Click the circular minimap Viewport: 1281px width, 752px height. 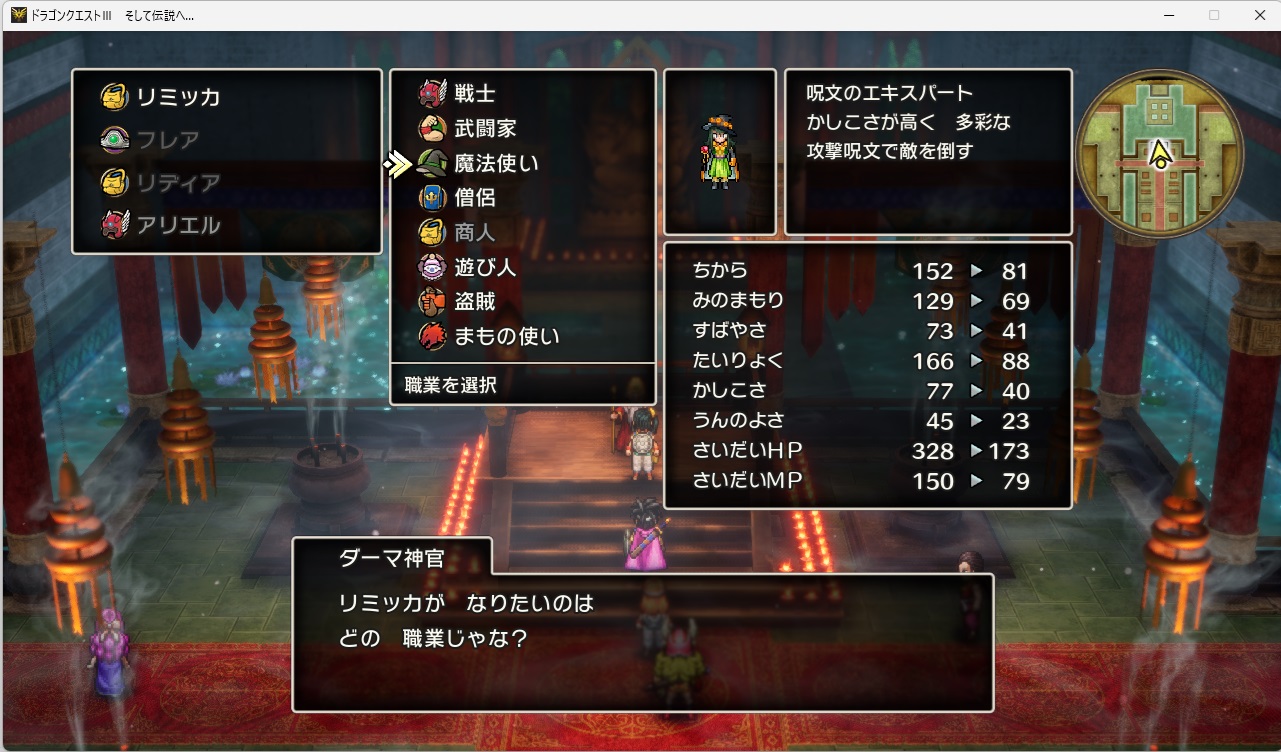pos(1158,152)
